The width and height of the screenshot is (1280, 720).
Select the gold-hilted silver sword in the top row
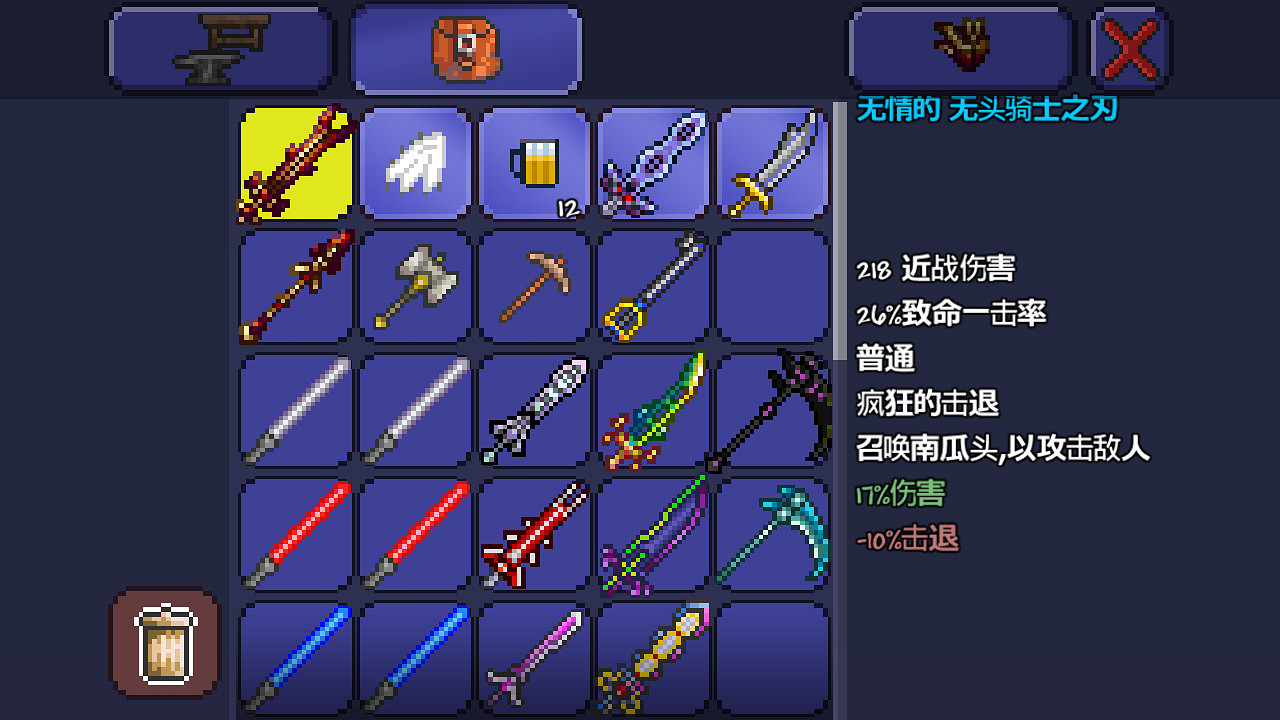pyautogui.click(x=773, y=163)
